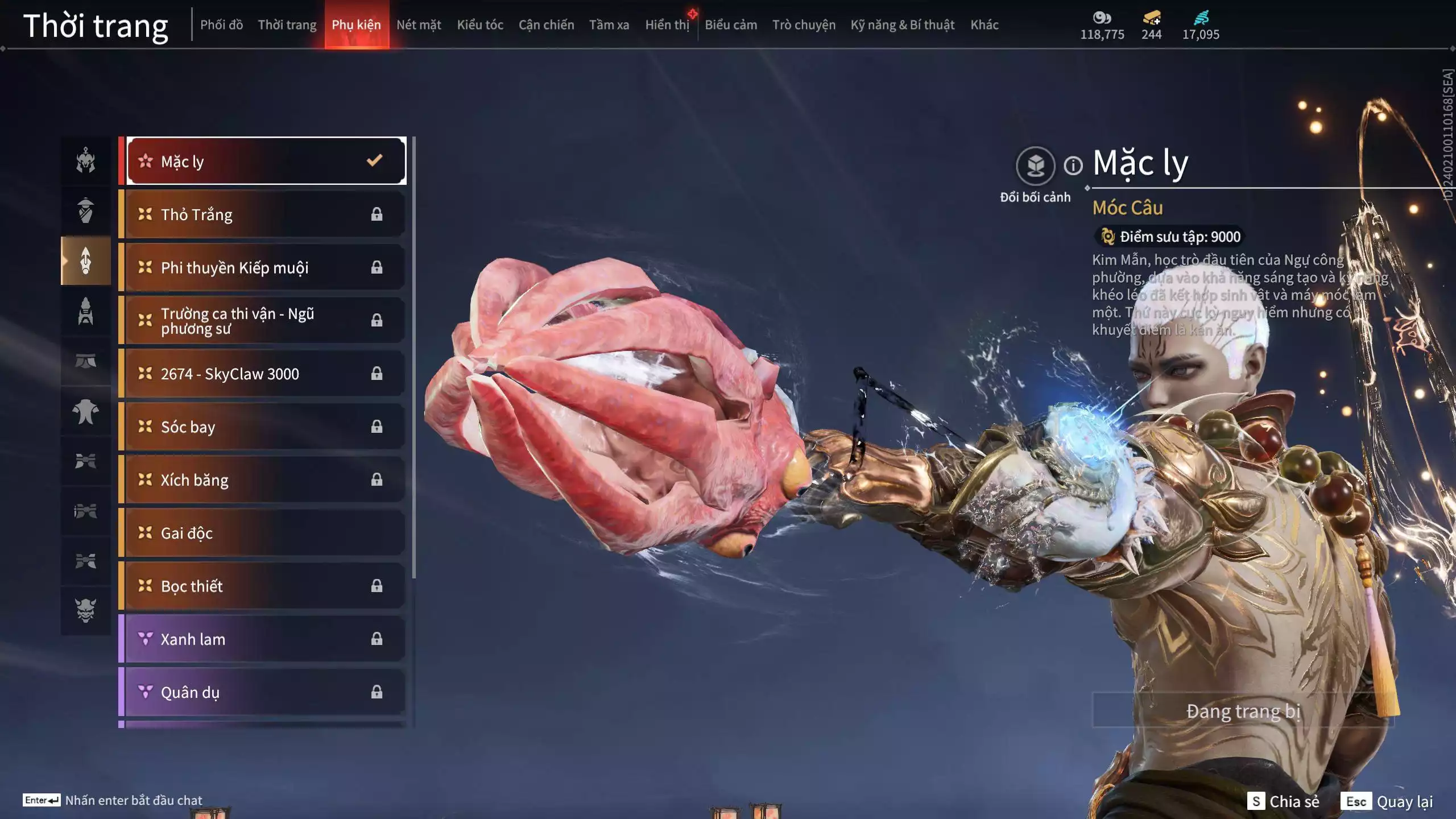This screenshot has width=1456, height=819.
Task: Select the Kiểu tóc tab
Action: tap(480, 25)
